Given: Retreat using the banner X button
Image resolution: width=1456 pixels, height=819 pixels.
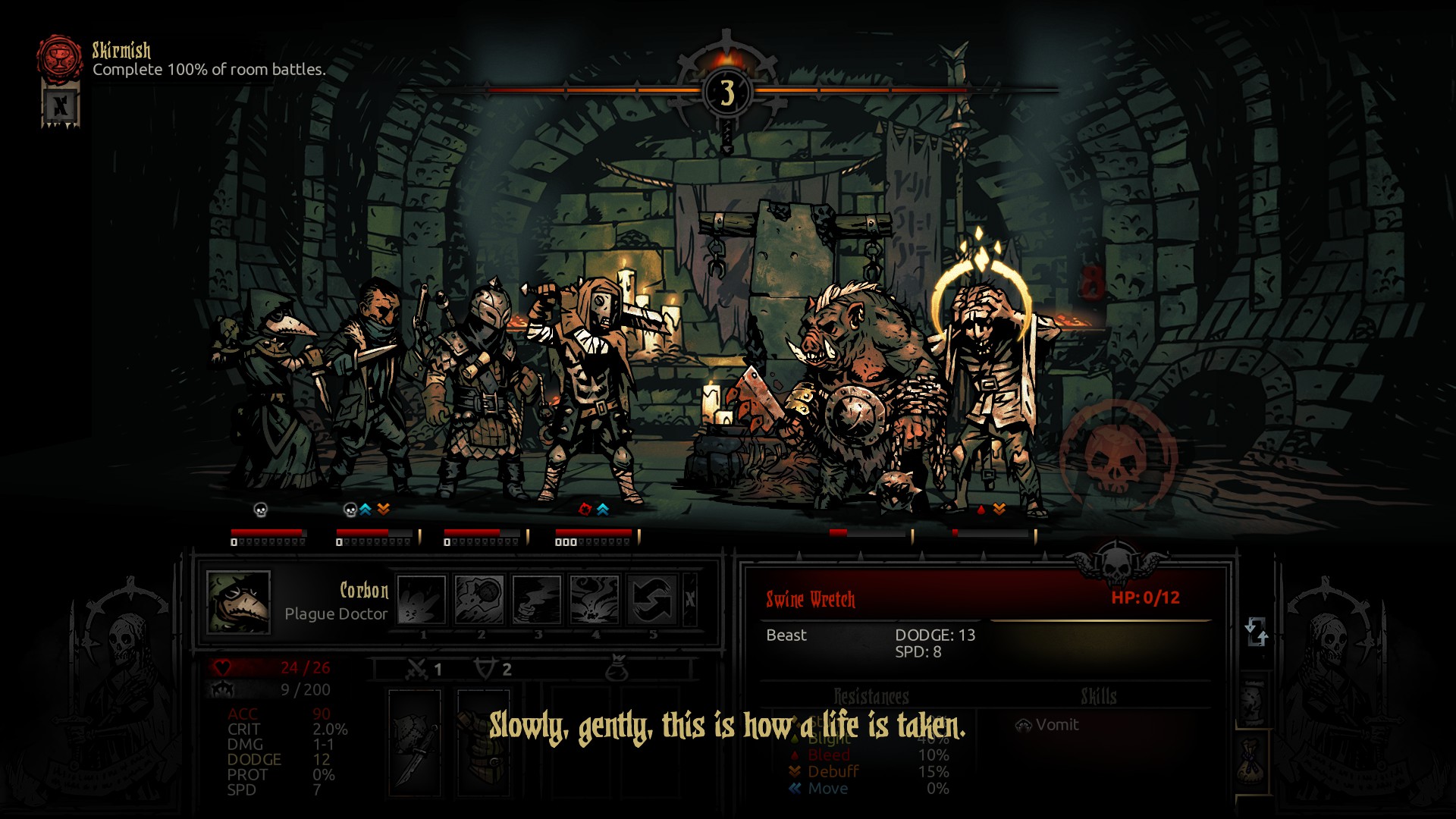Looking at the screenshot, I should coord(61,106).
